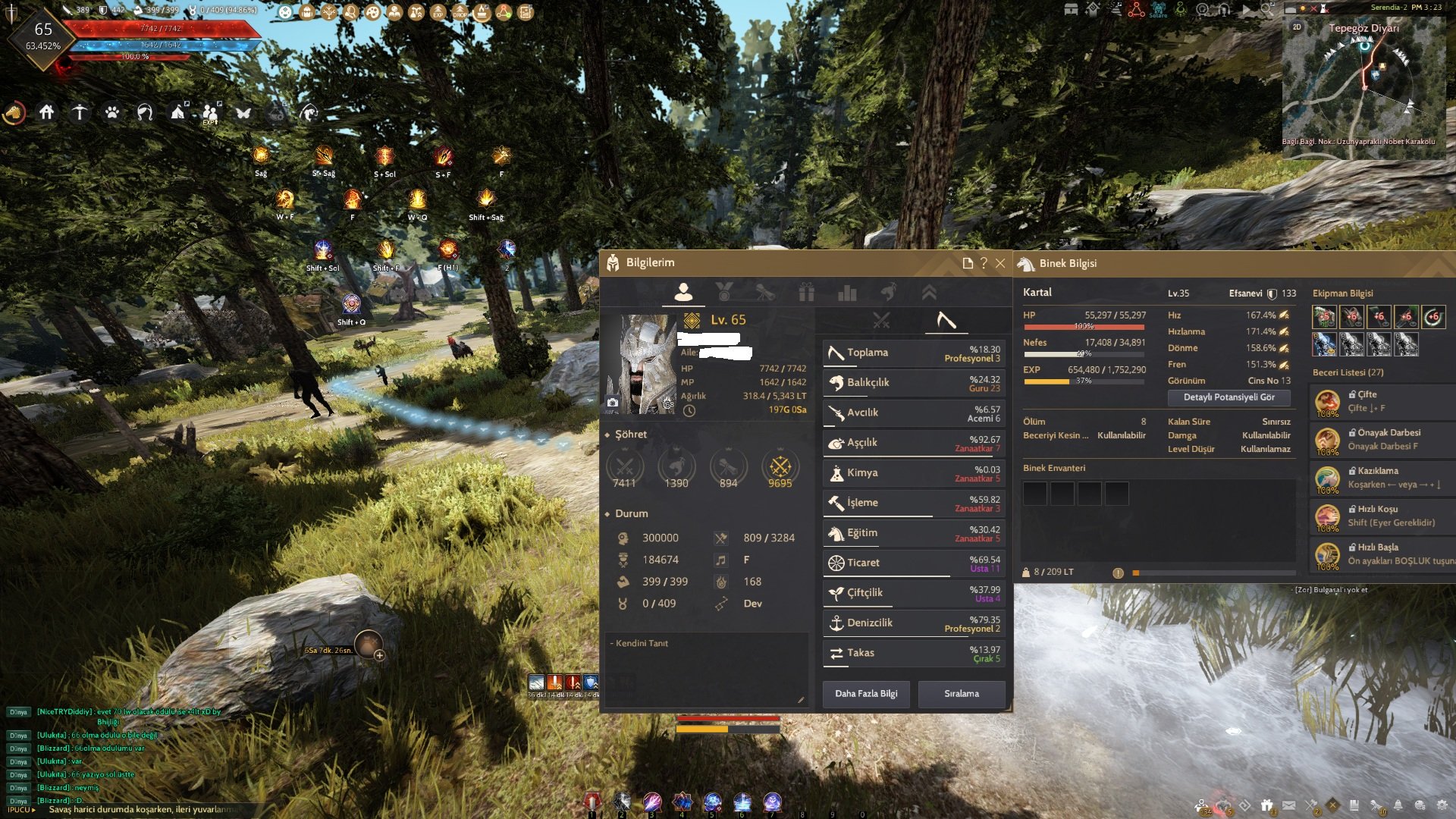Click the house icon in the left toolbar
This screenshot has width=1456, height=819.
pos(47,113)
